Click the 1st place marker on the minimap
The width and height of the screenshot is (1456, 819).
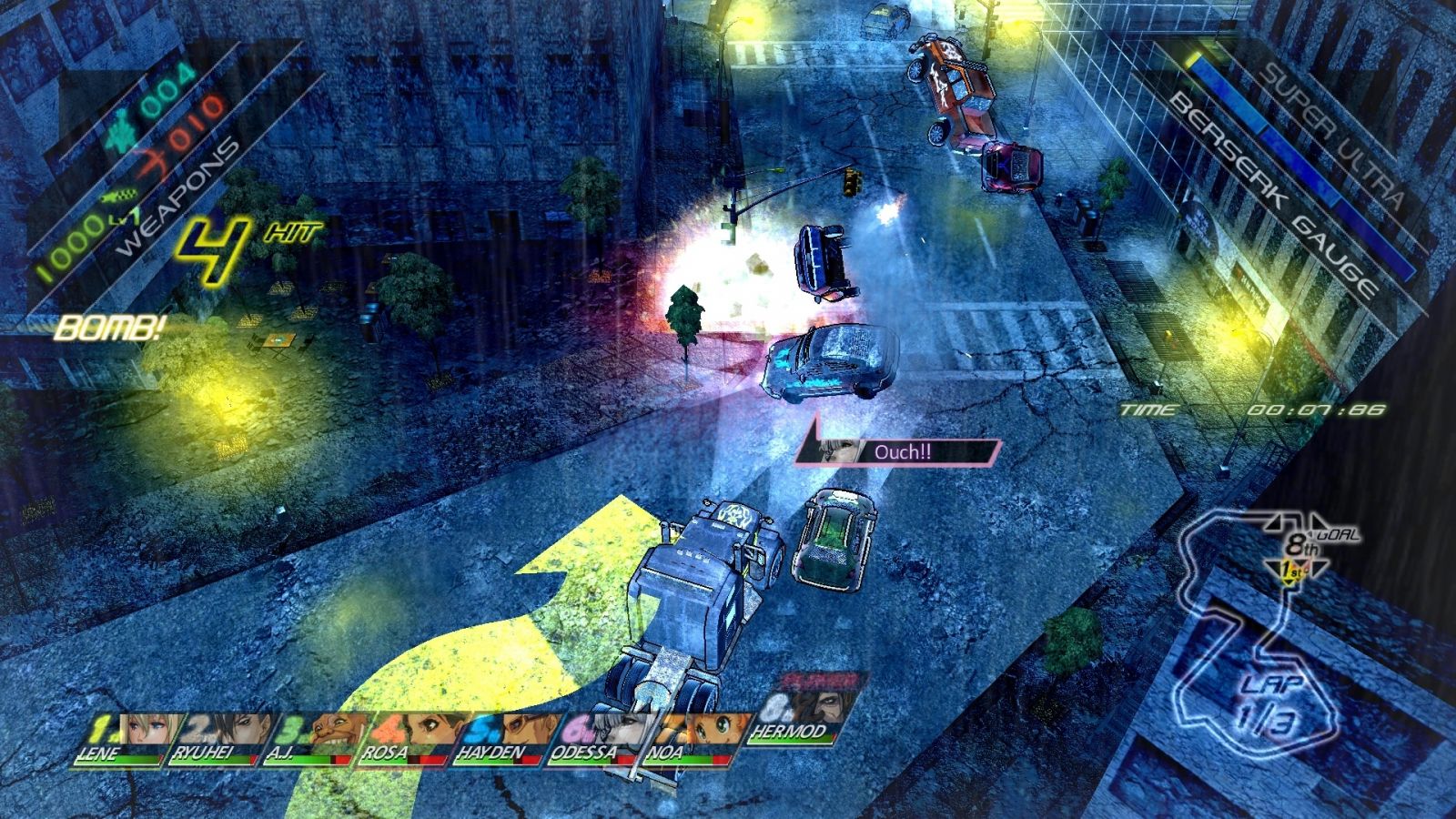pyautogui.click(x=1292, y=571)
